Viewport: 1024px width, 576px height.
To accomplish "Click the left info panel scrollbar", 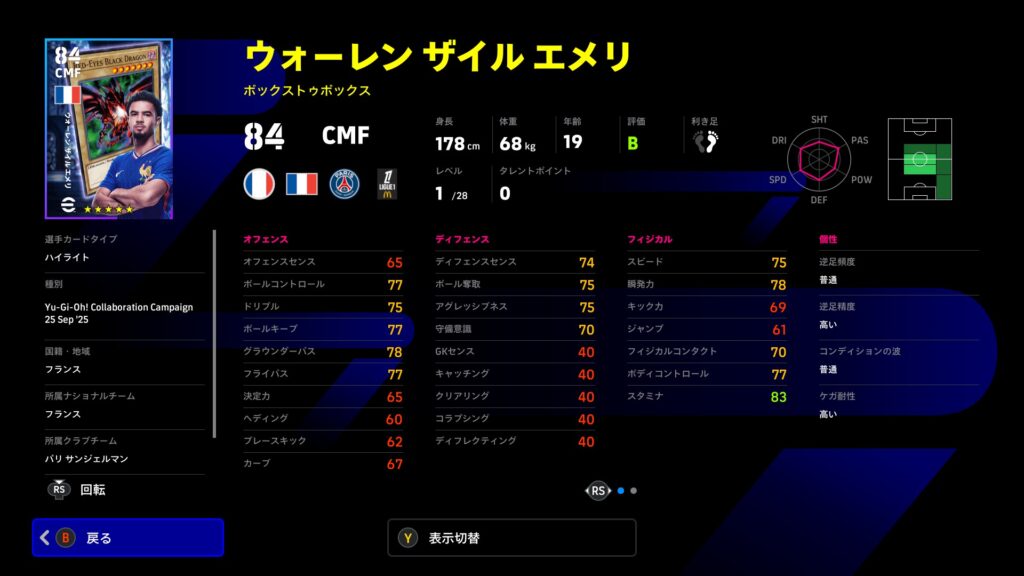I will (214, 332).
